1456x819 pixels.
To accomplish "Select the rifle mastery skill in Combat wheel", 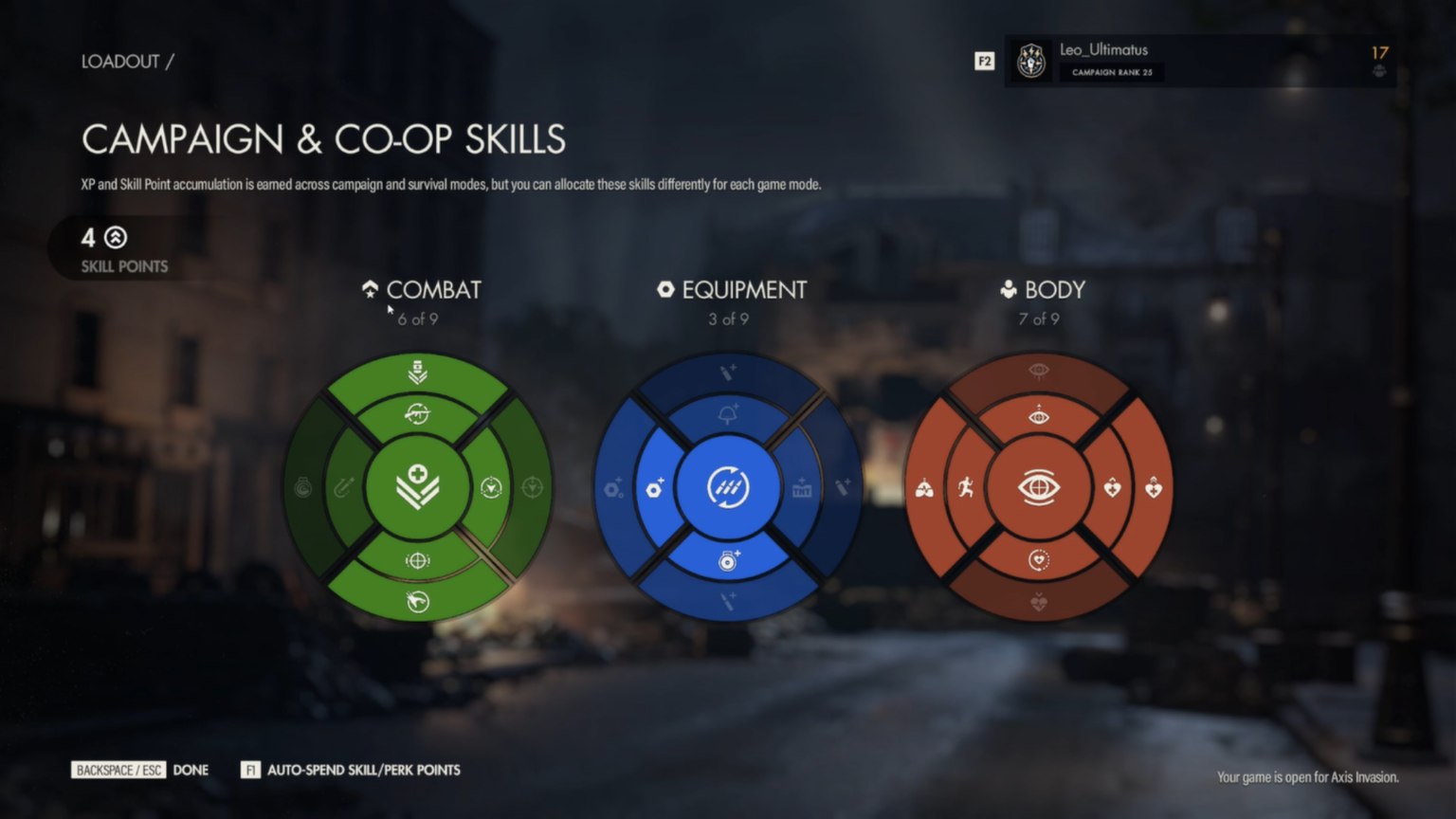I will pyautogui.click(x=418, y=414).
